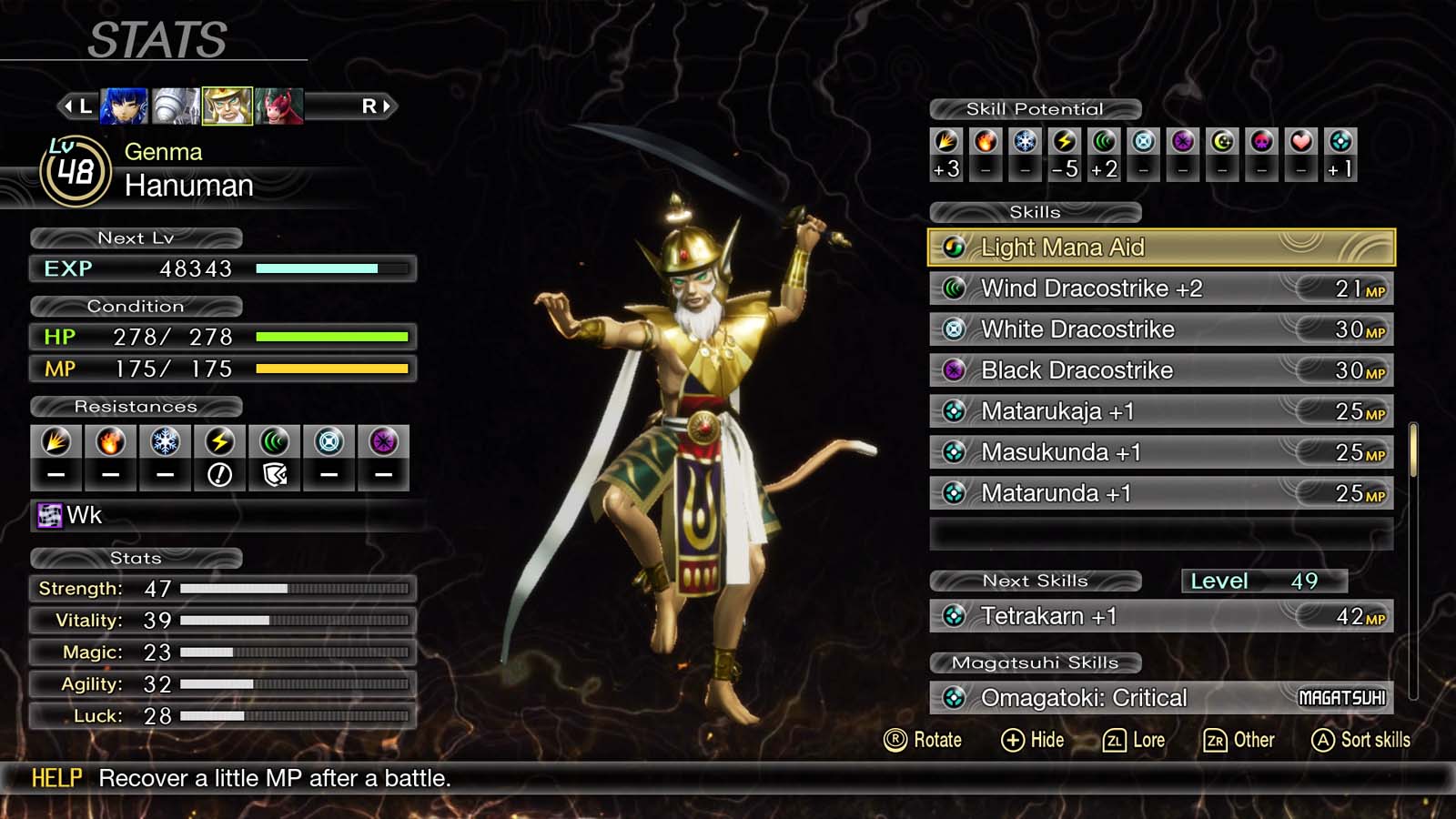Click the light icon next to White Dracostrike
This screenshot has height=819, width=1456.
click(x=954, y=329)
